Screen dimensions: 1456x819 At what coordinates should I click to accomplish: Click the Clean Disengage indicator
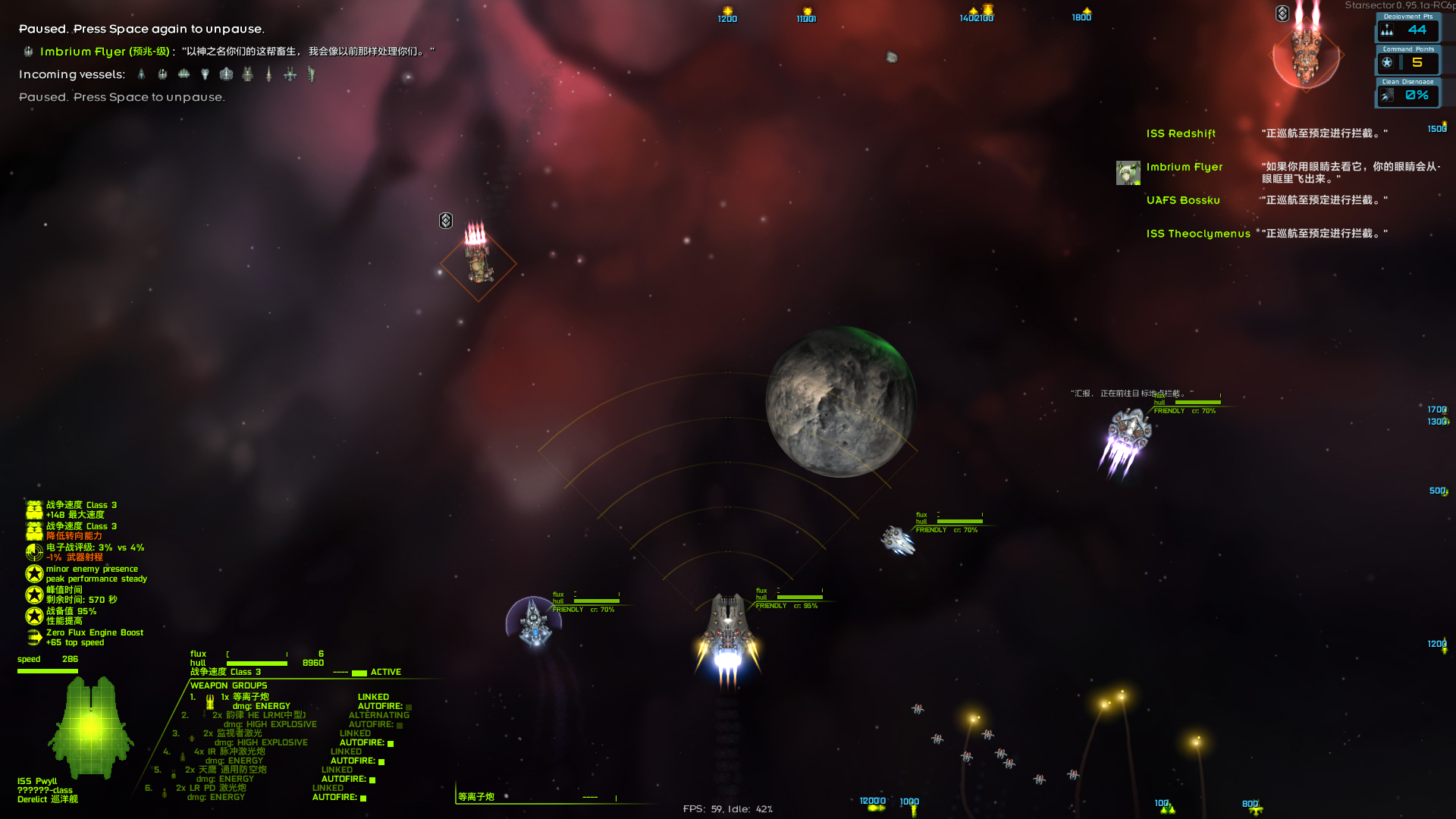pos(1407,95)
